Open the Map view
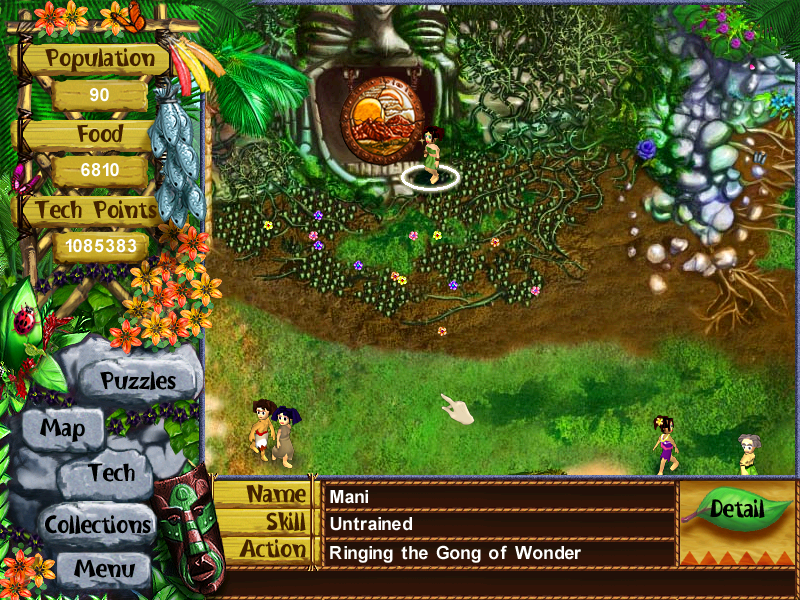The height and width of the screenshot is (600, 800). (x=62, y=430)
